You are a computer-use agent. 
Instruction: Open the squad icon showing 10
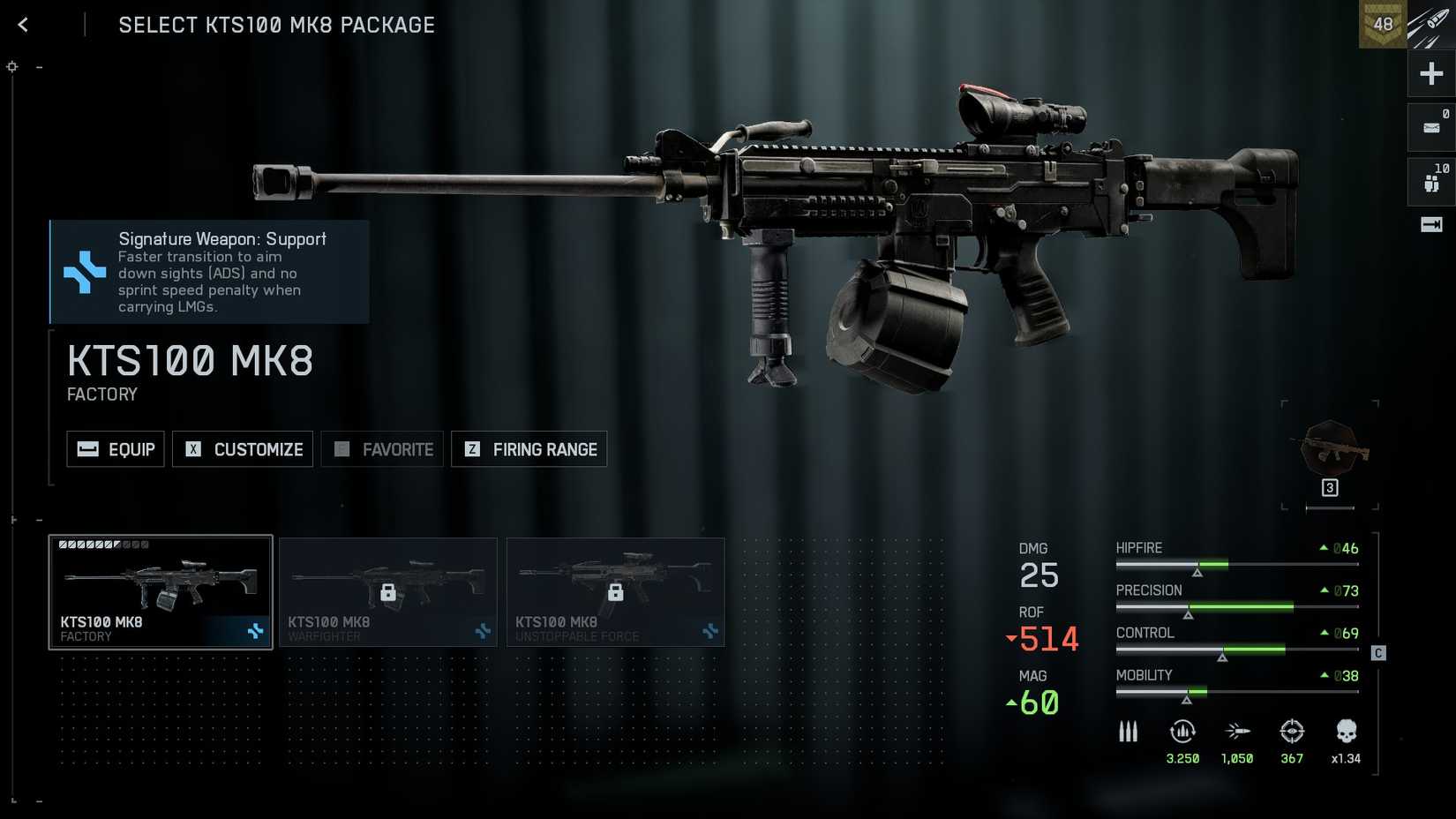(1430, 180)
